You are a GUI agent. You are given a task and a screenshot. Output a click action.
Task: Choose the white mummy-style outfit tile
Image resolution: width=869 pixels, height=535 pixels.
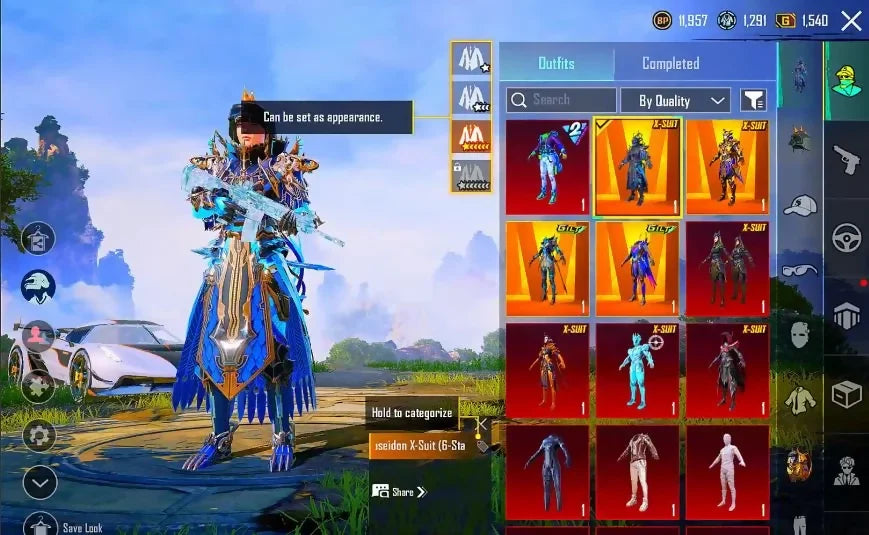[727, 472]
